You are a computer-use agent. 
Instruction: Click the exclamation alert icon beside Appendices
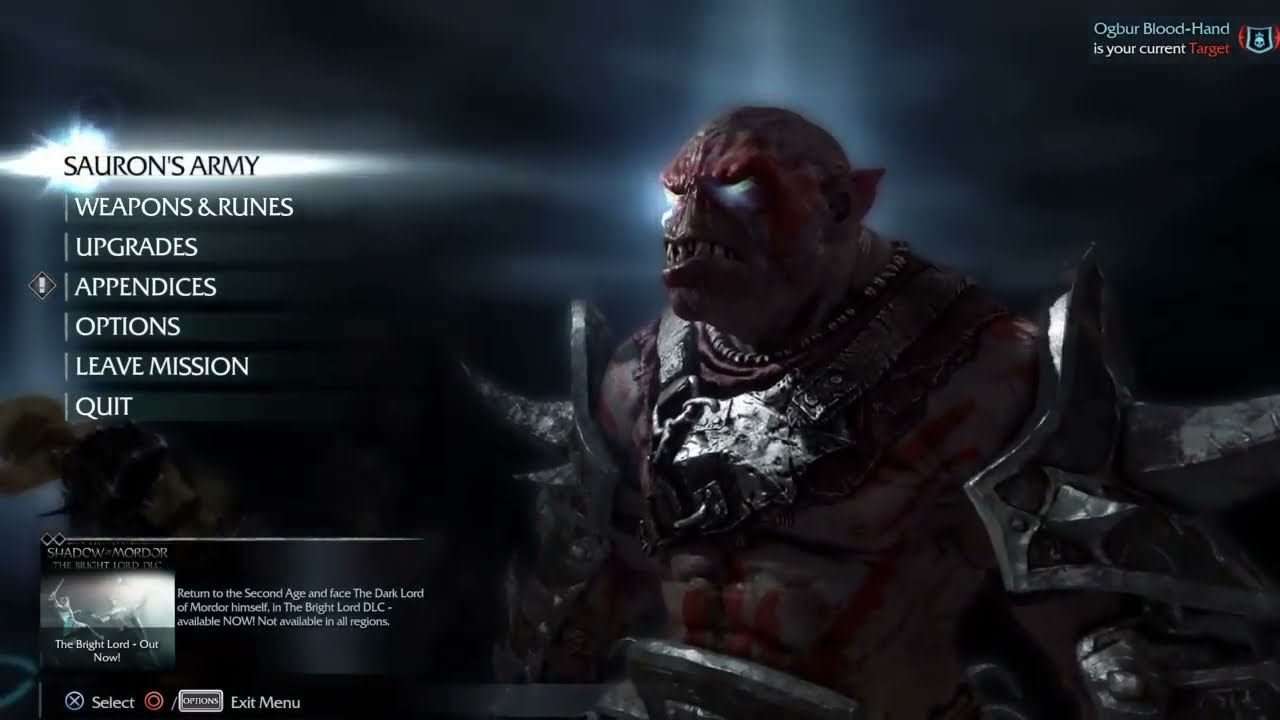(42, 287)
